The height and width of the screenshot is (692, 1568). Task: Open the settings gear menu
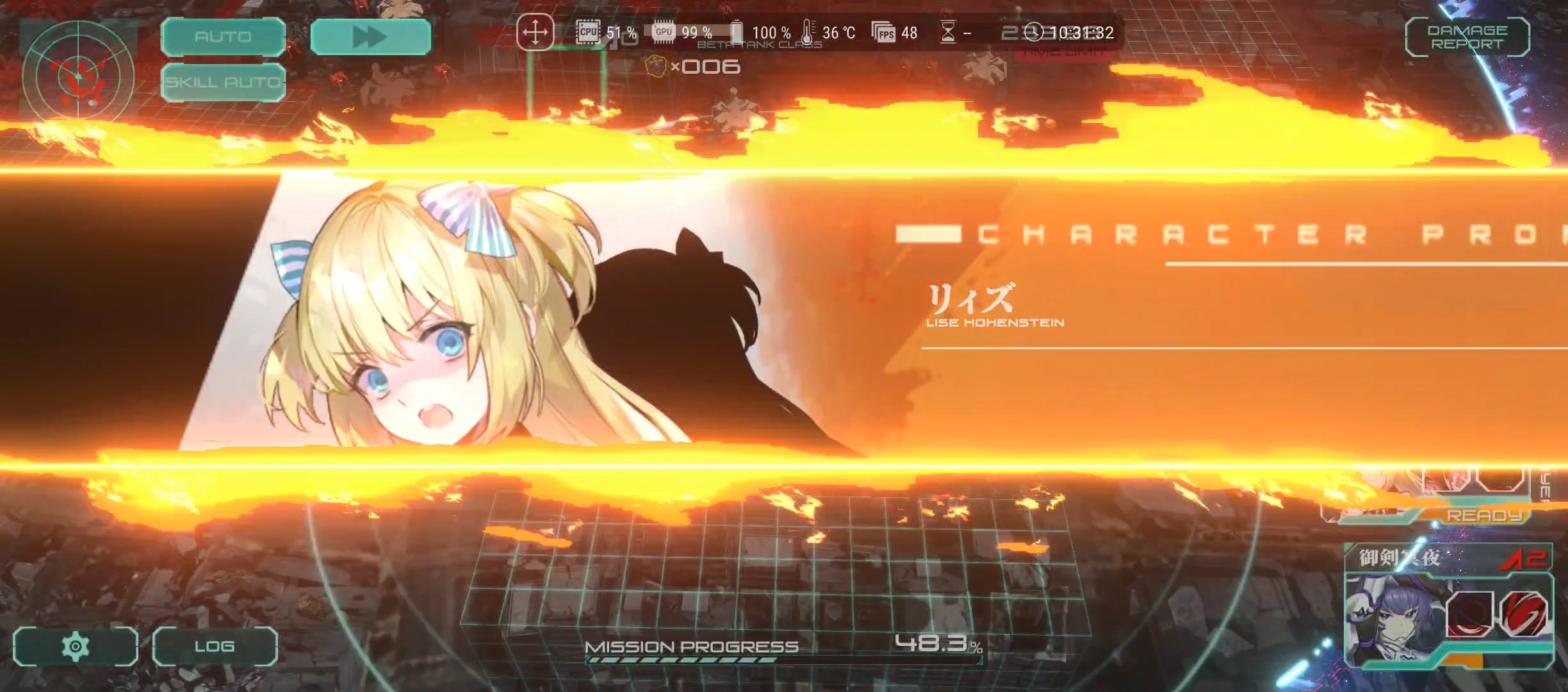click(75, 647)
